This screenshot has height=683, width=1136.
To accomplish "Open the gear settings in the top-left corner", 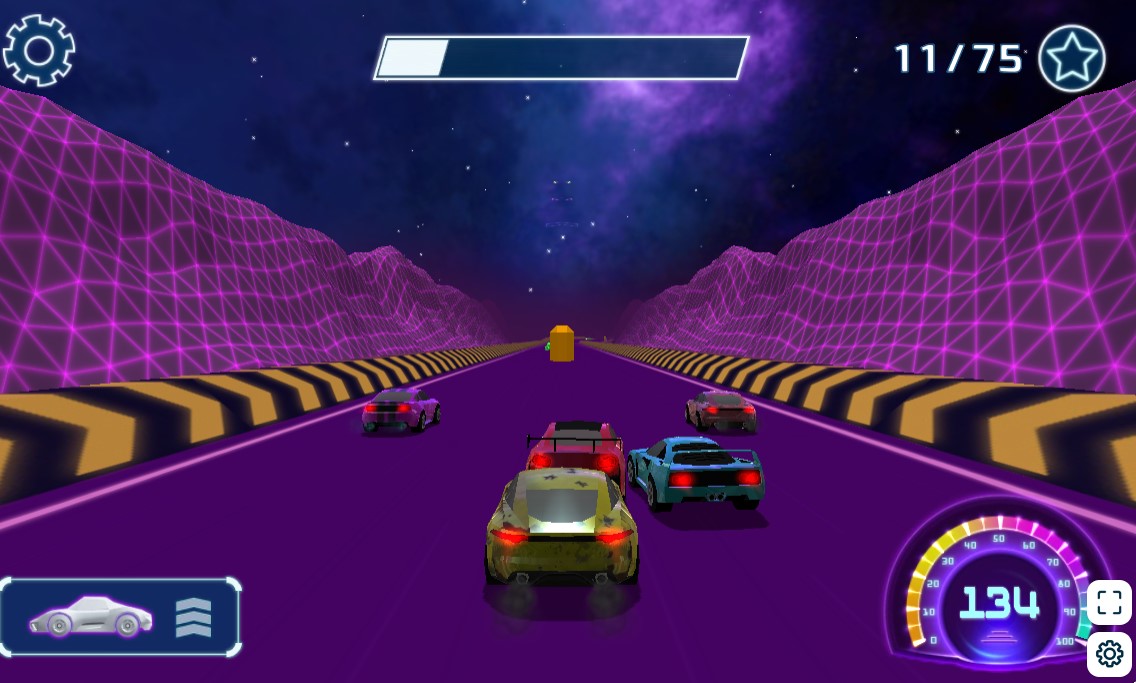I will click(x=39, y=49).
